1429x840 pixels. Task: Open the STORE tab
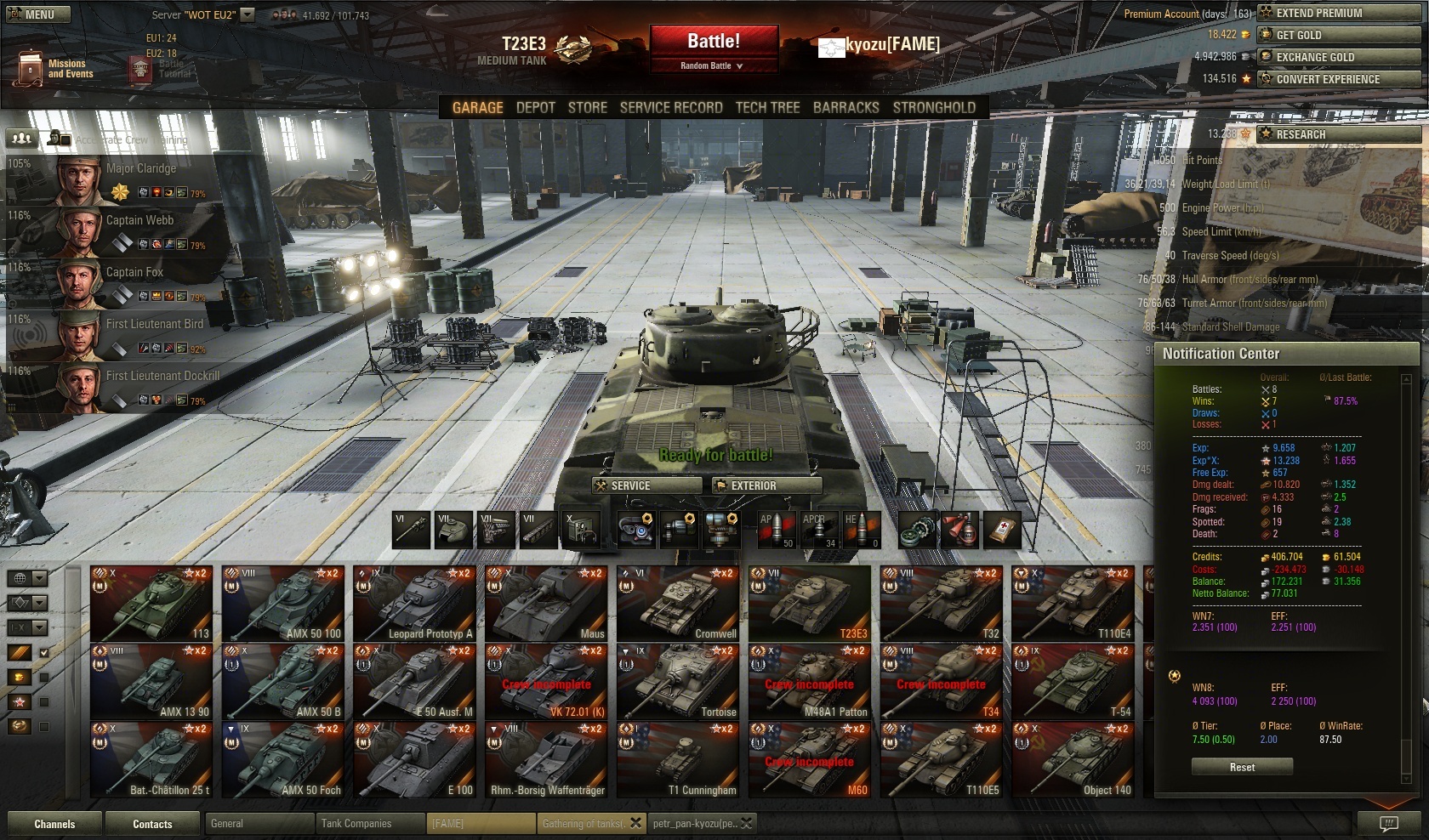coord(587,108)
